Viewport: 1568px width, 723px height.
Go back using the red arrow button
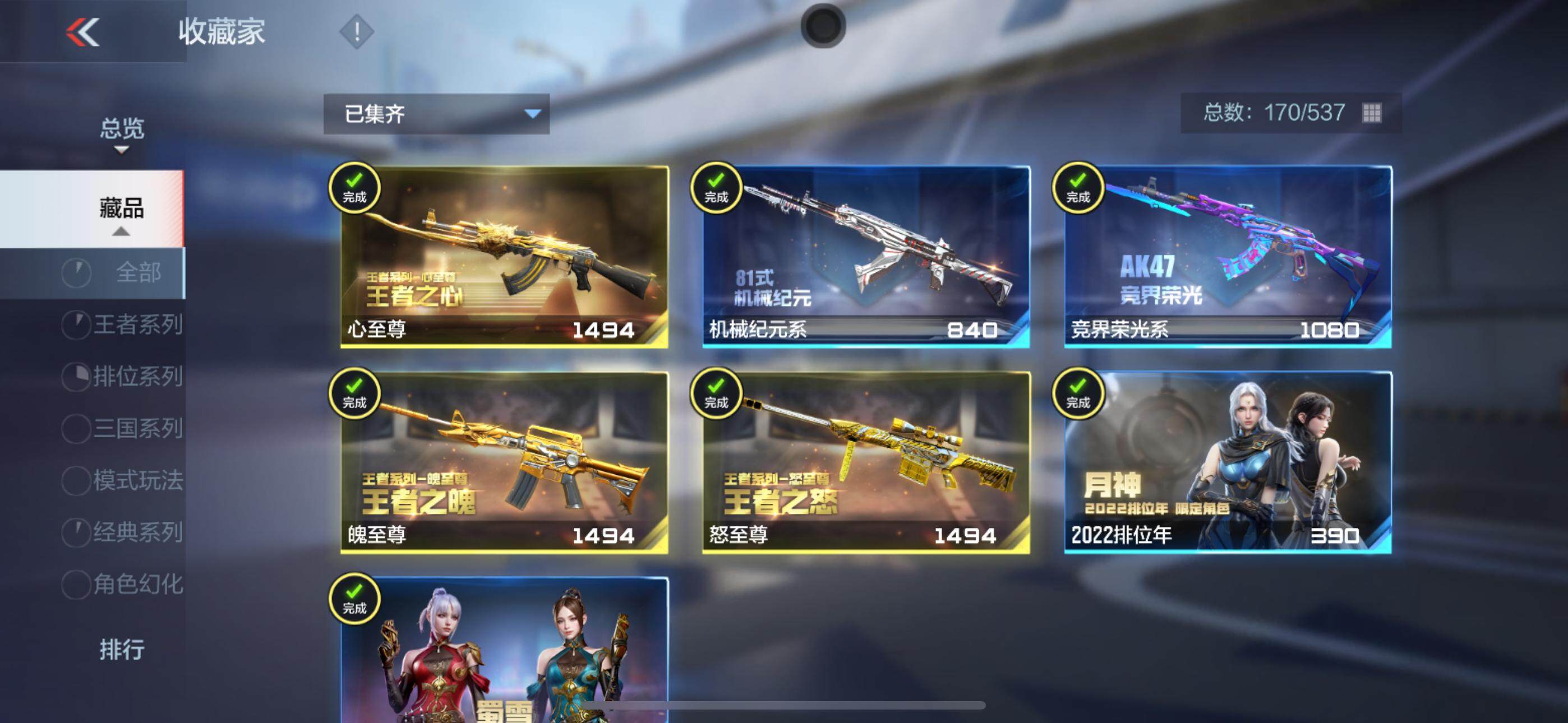coord(83,31)
